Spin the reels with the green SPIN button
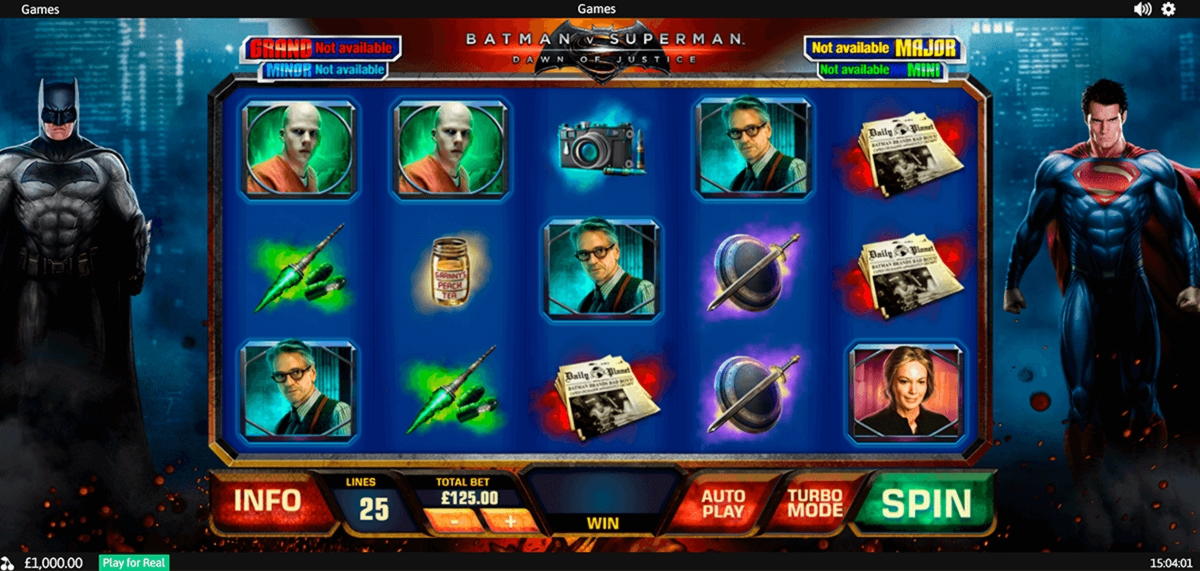The width and height of the screenshot is (1200, 571). [925, 504]
